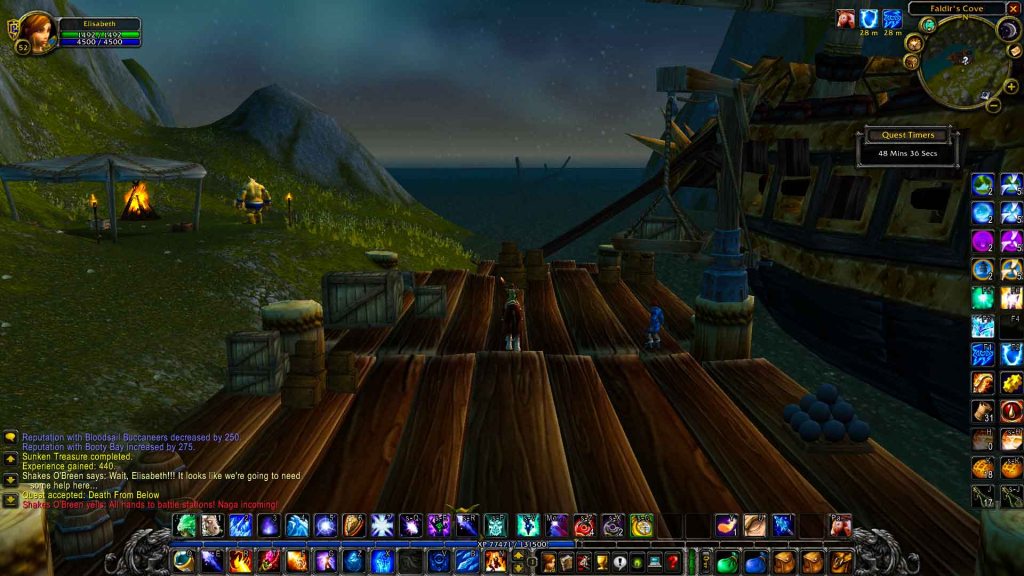This screenshot has width=1024, height=576.
Task: Open the chat menu speech bubble button
Action: pyautogui.click(x=11, y=437)
